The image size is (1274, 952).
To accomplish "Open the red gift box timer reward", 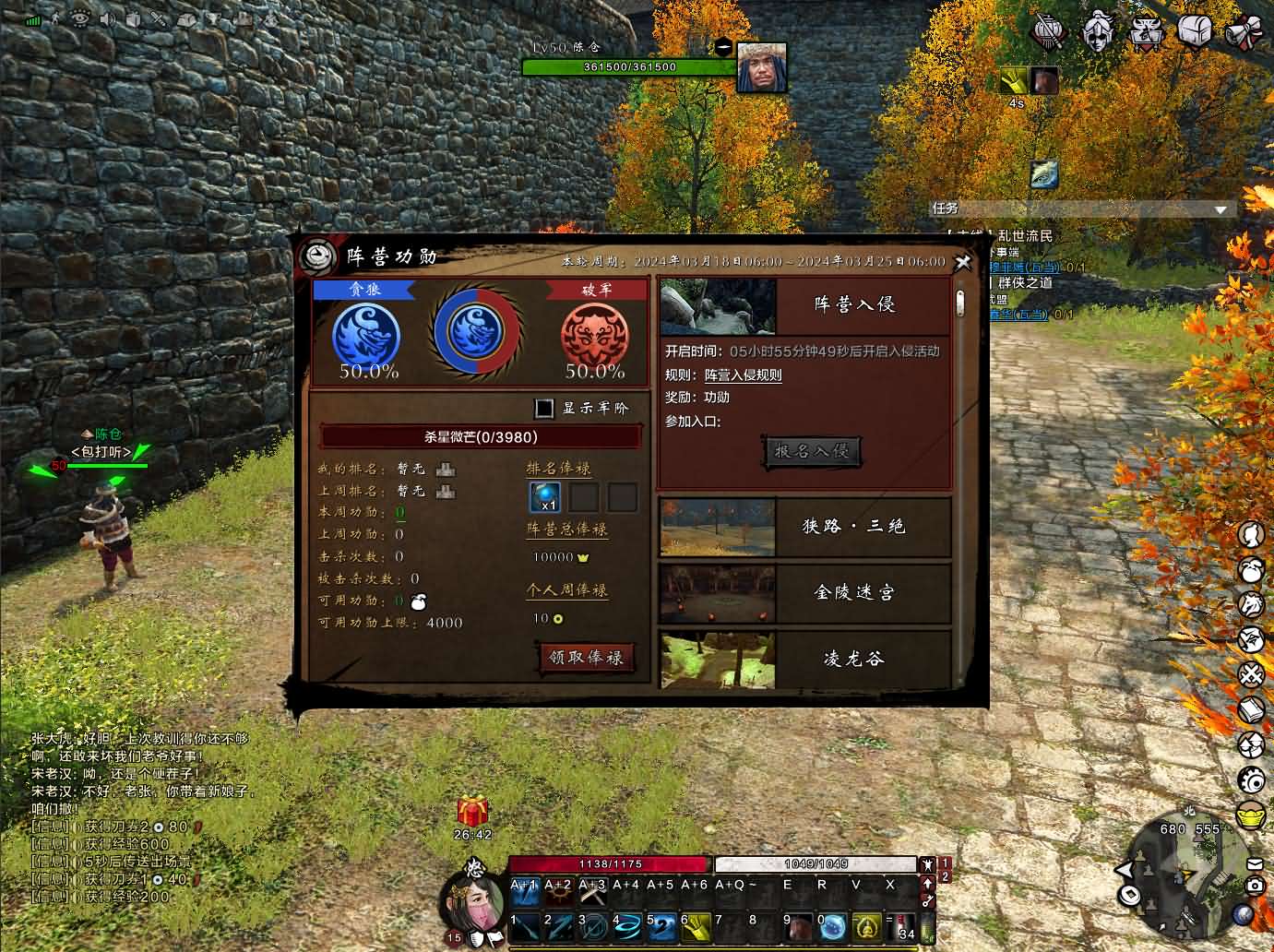I will point(472,812).
